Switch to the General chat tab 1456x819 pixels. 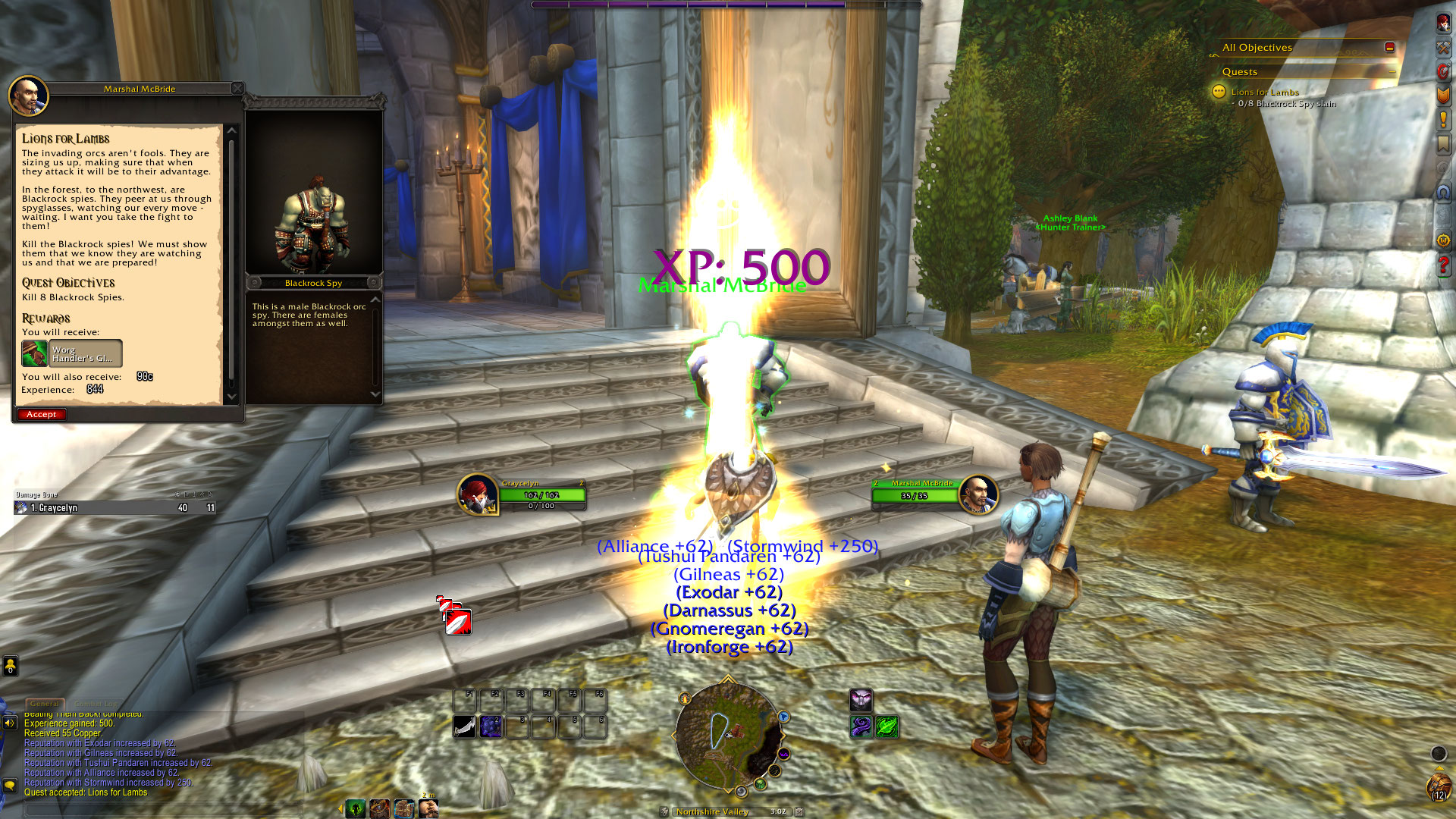44,704
